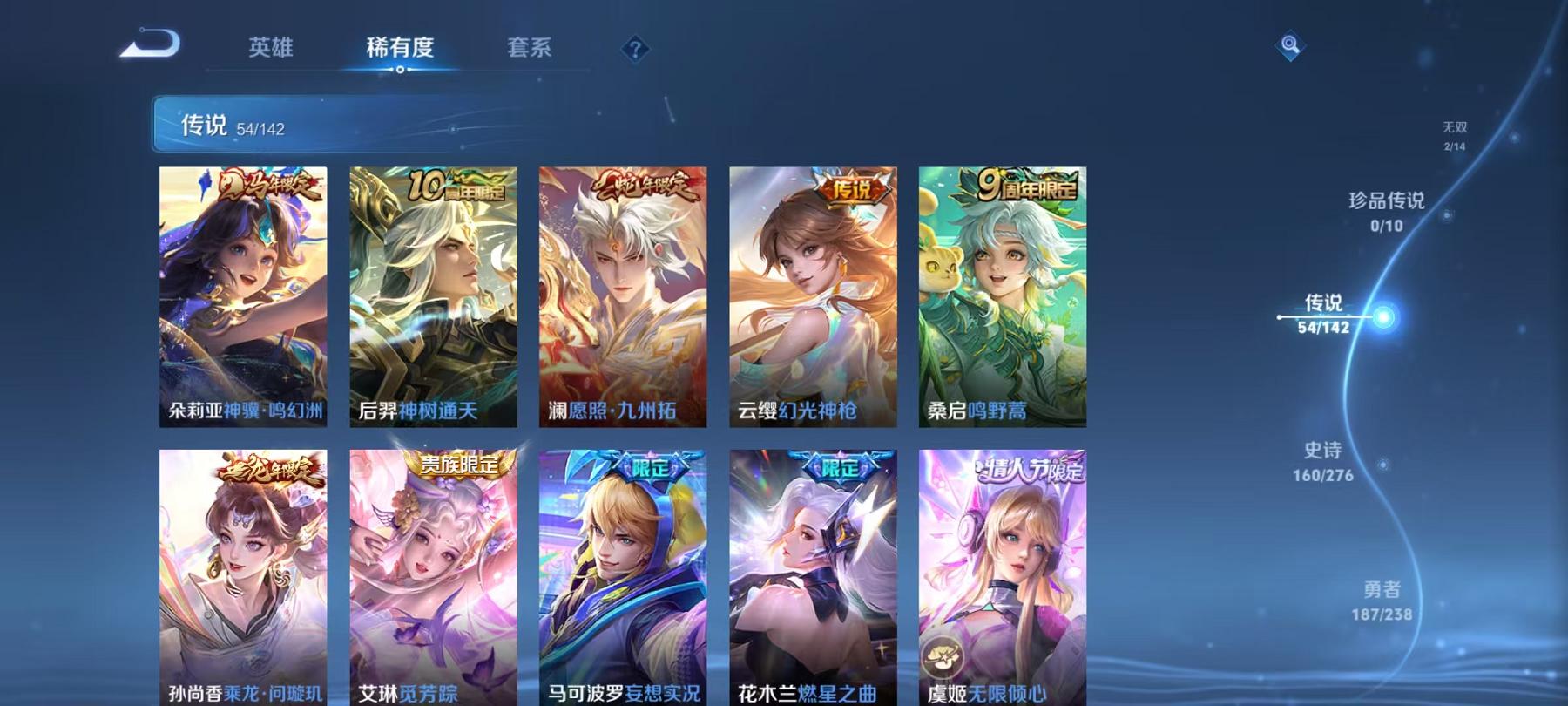This screenshot has height=706, width=1568.
Task: Open the 朵莉亚神骥·鸣幻洲 skin thumbnail
Action: click(x=241, y=296)
